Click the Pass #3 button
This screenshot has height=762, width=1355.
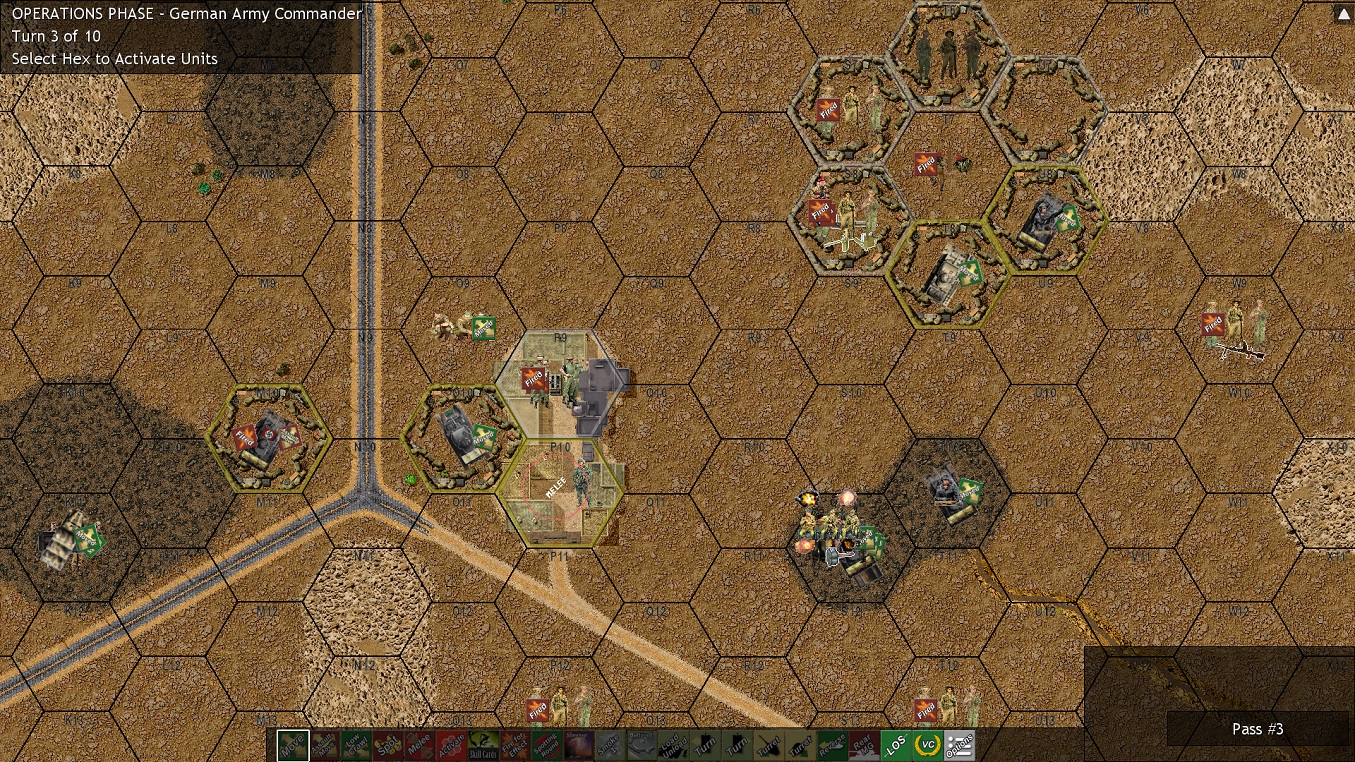pyautogui.click(x=1257, y=729)
